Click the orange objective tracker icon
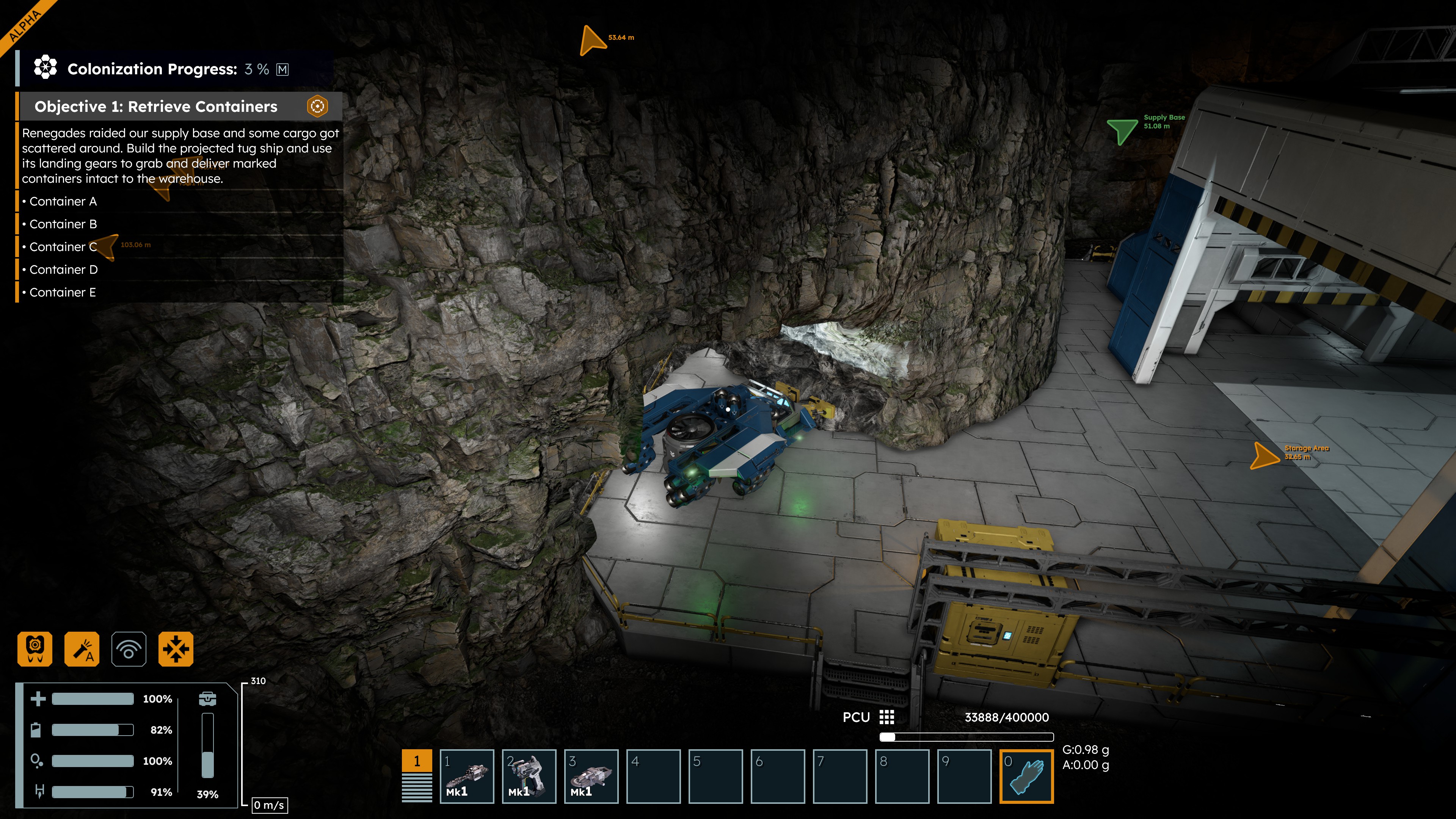 [x=318, y=106]
